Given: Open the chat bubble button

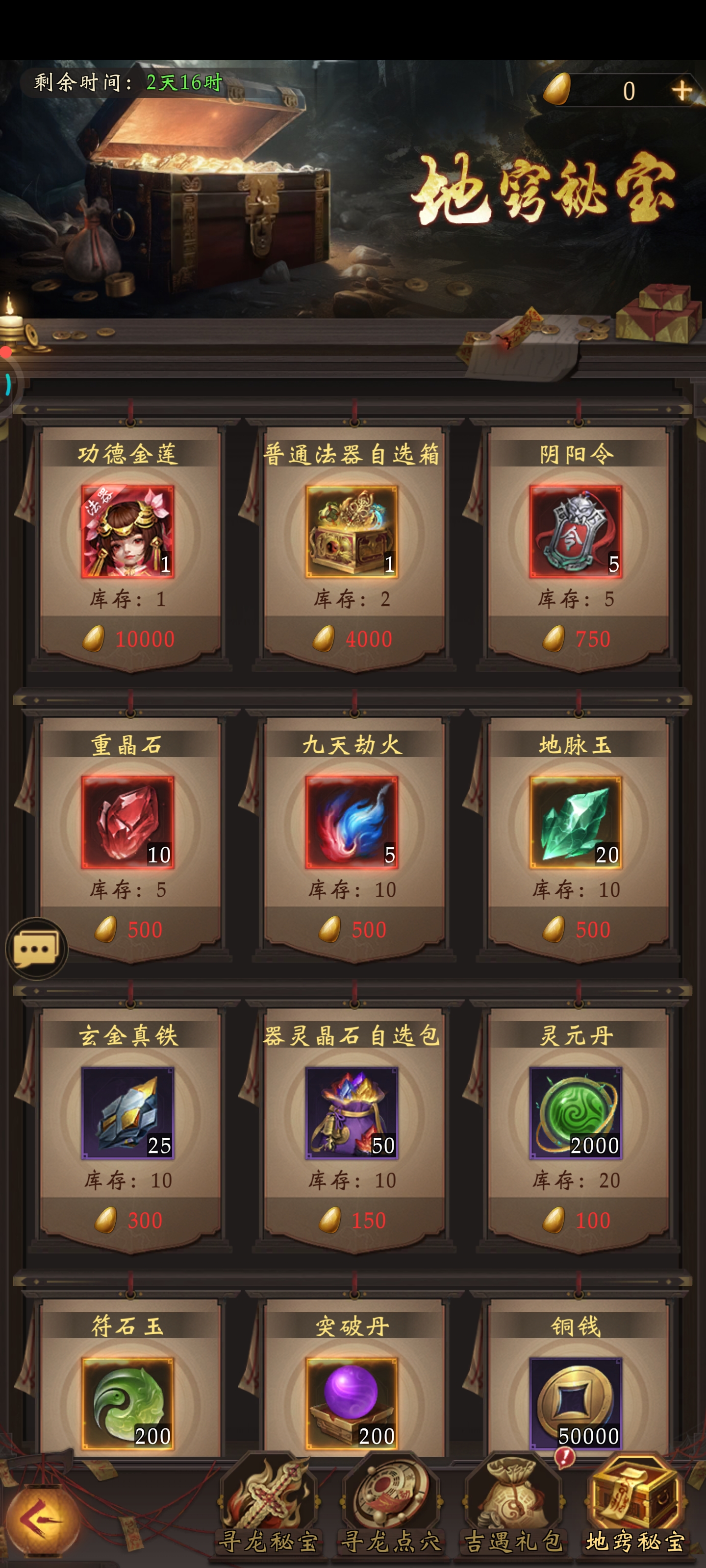Looking at the screenshot, I should pos(37,948).
